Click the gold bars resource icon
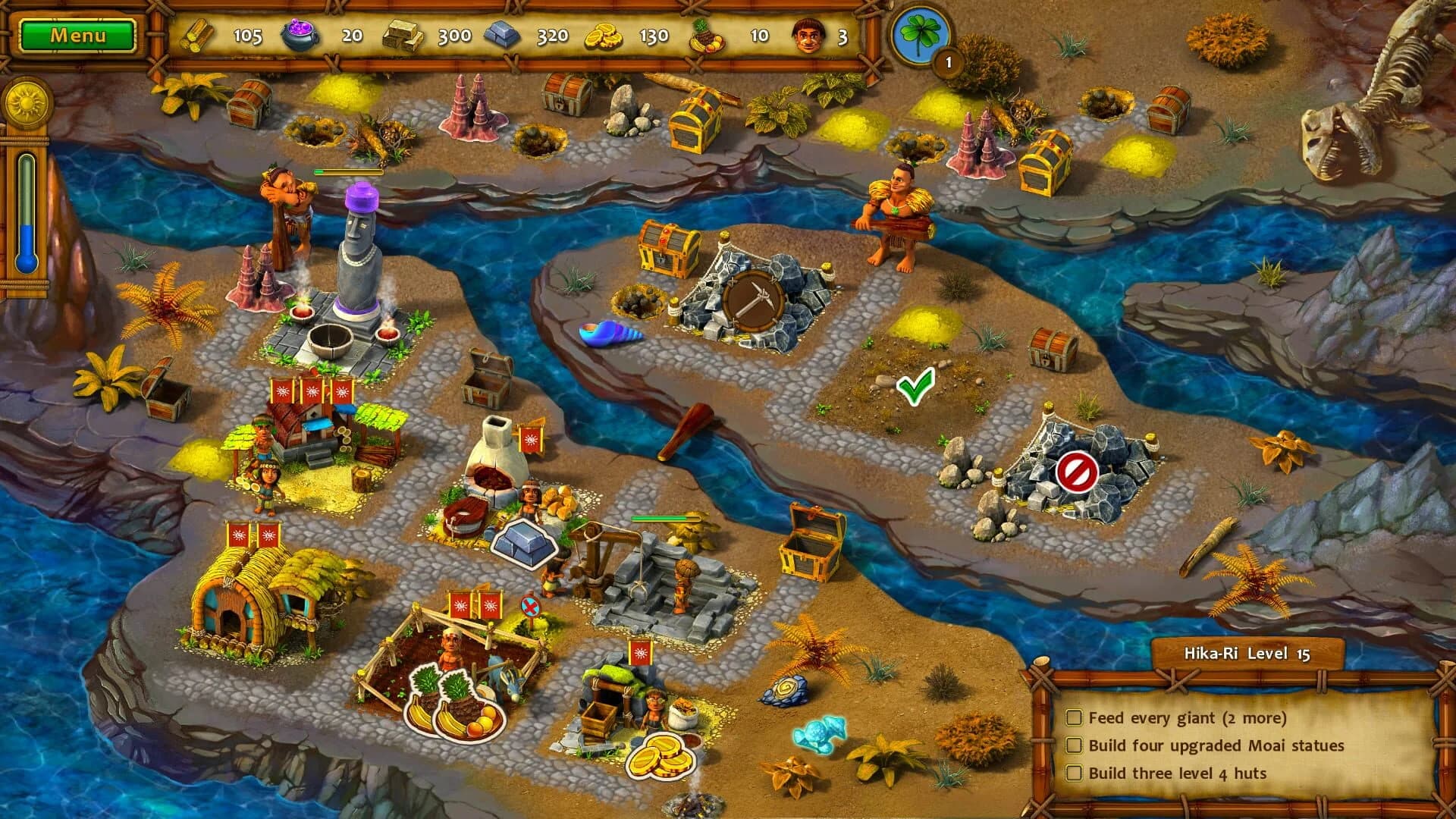The width and height of the screenshot is (1456, 819). click(x=404, y=34)
